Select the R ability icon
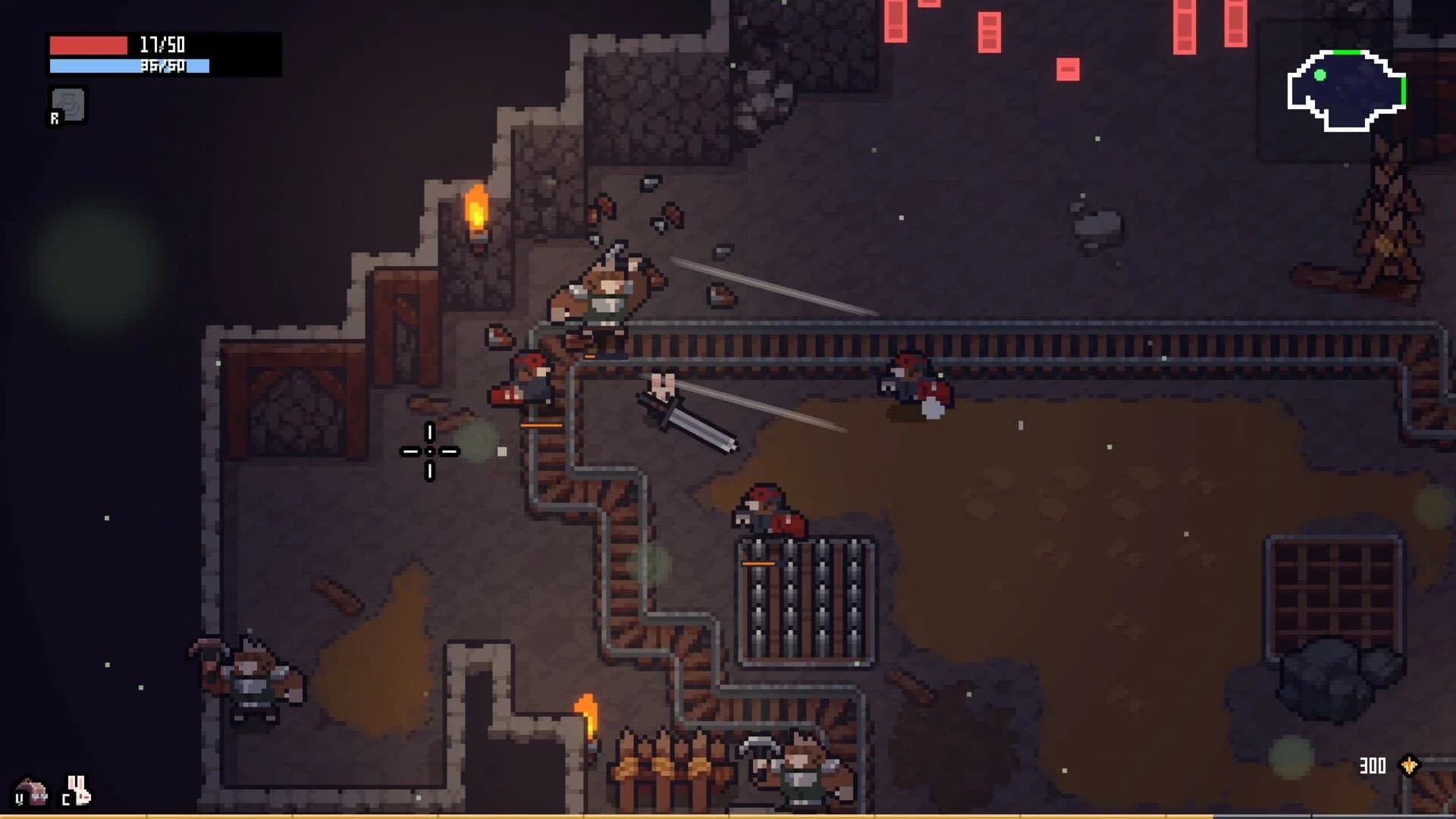 (68, 105)
